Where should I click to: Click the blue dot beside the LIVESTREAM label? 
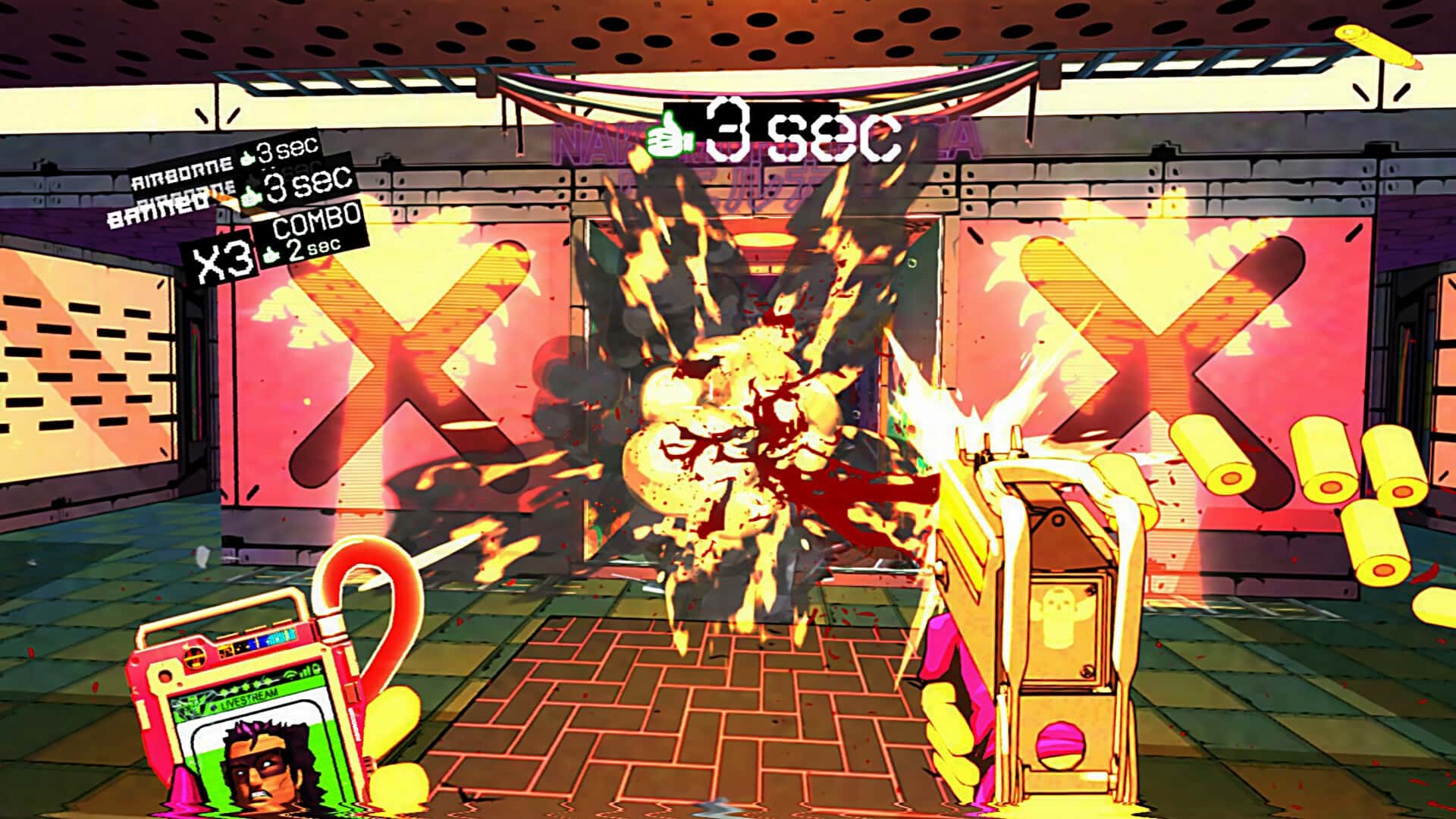215,707
